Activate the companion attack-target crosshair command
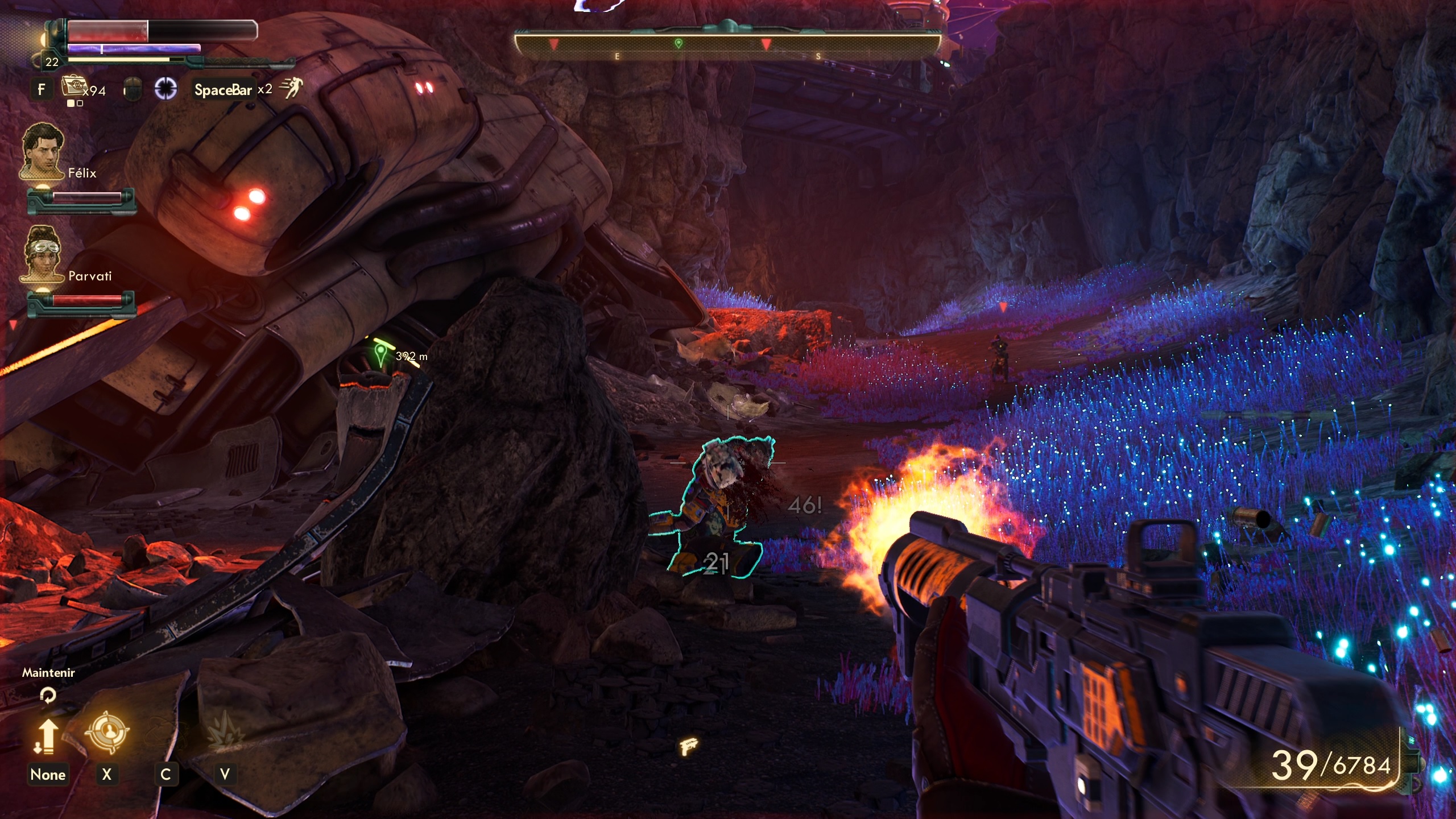The image size is (1456, 819). [107, 731]
